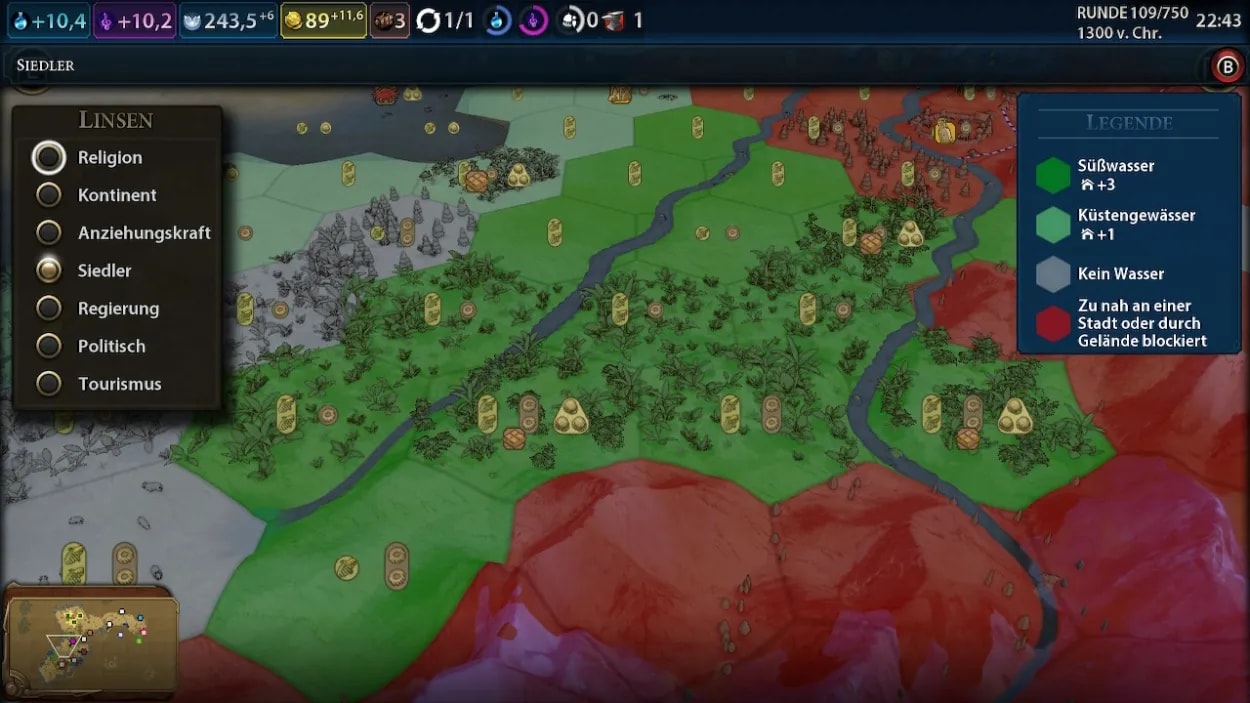Viewport: 1250px width, 703px height.
Task: Click the trade routes 1/1 icon
Action: point(445,21)
